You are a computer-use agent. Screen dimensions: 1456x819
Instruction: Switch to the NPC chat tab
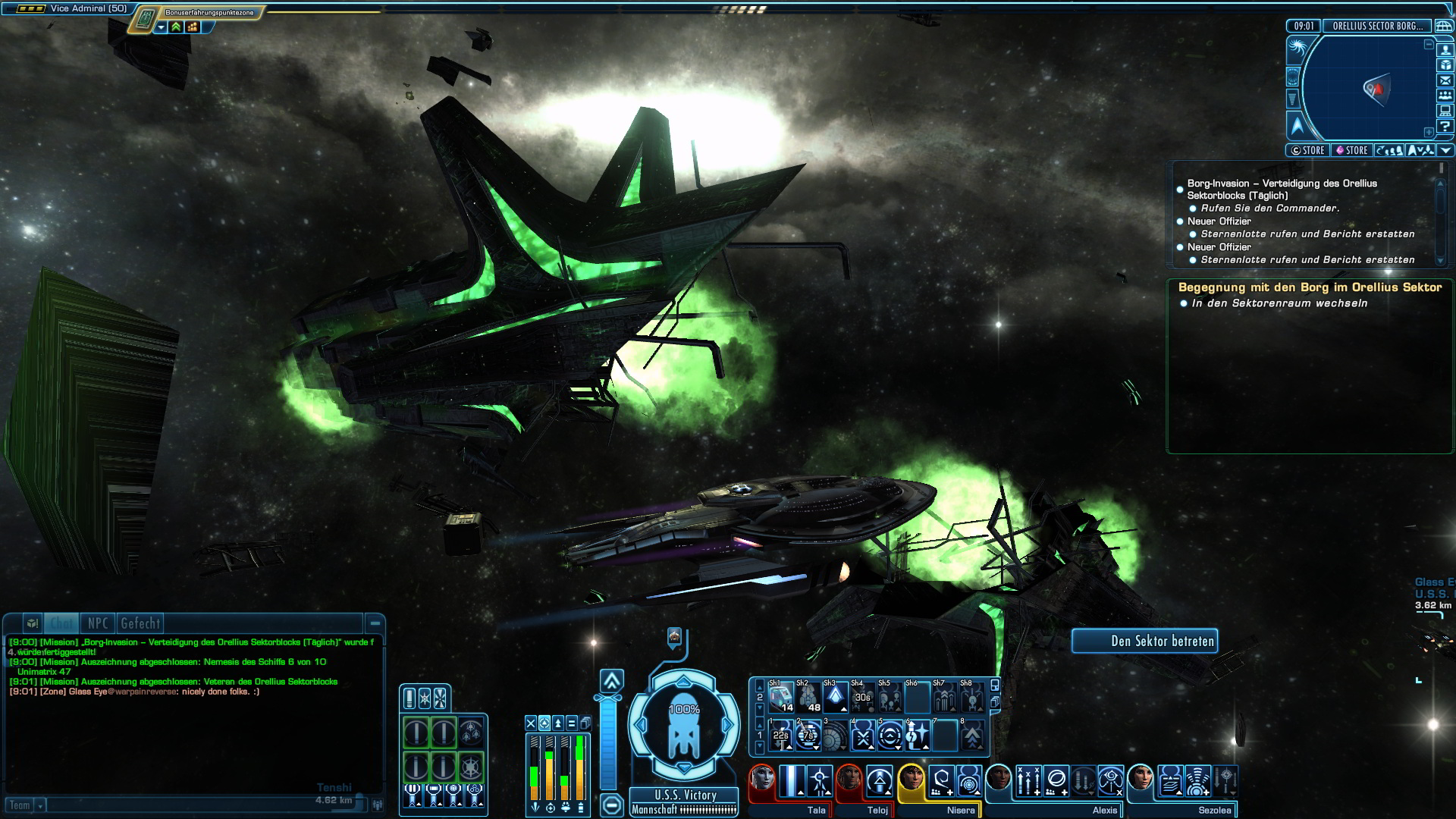click(98, 623)
